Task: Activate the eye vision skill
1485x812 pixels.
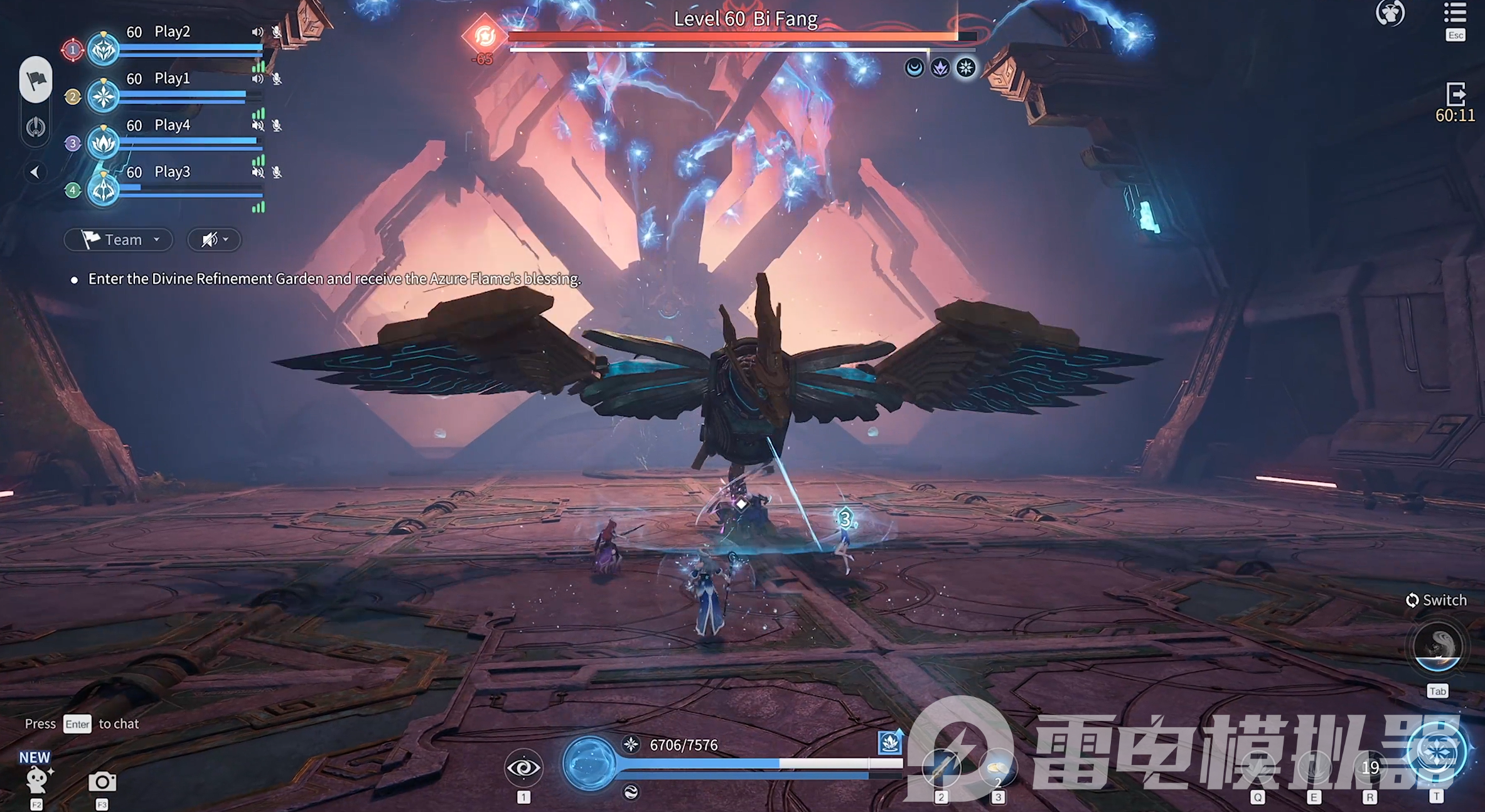Action: [523, 767]
